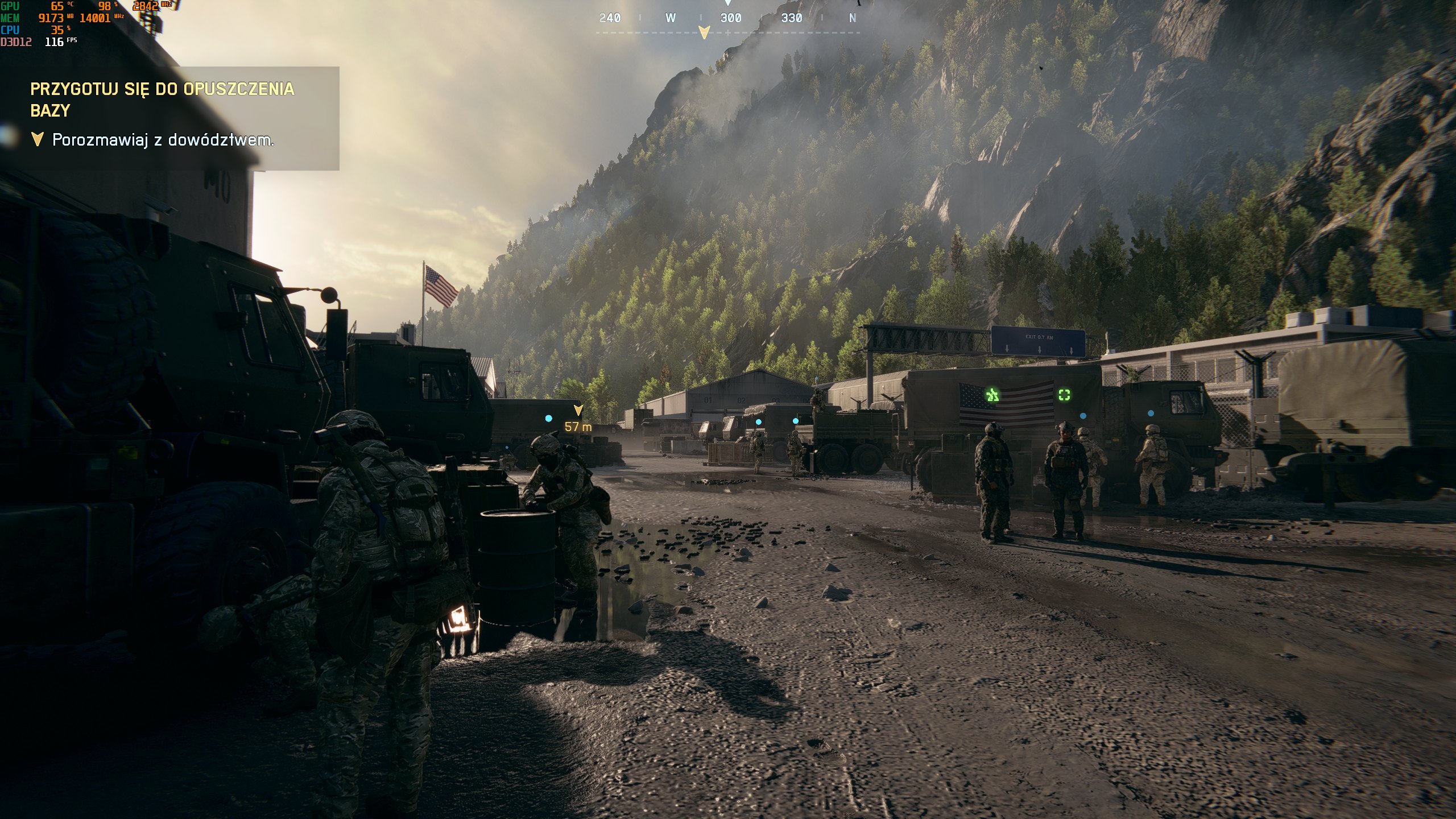The height and width of the screenshot is (819, 1456).
Task: Select the "Przygotuj się do opuszczenia bazy" mission title
Action: click(162, 100)
